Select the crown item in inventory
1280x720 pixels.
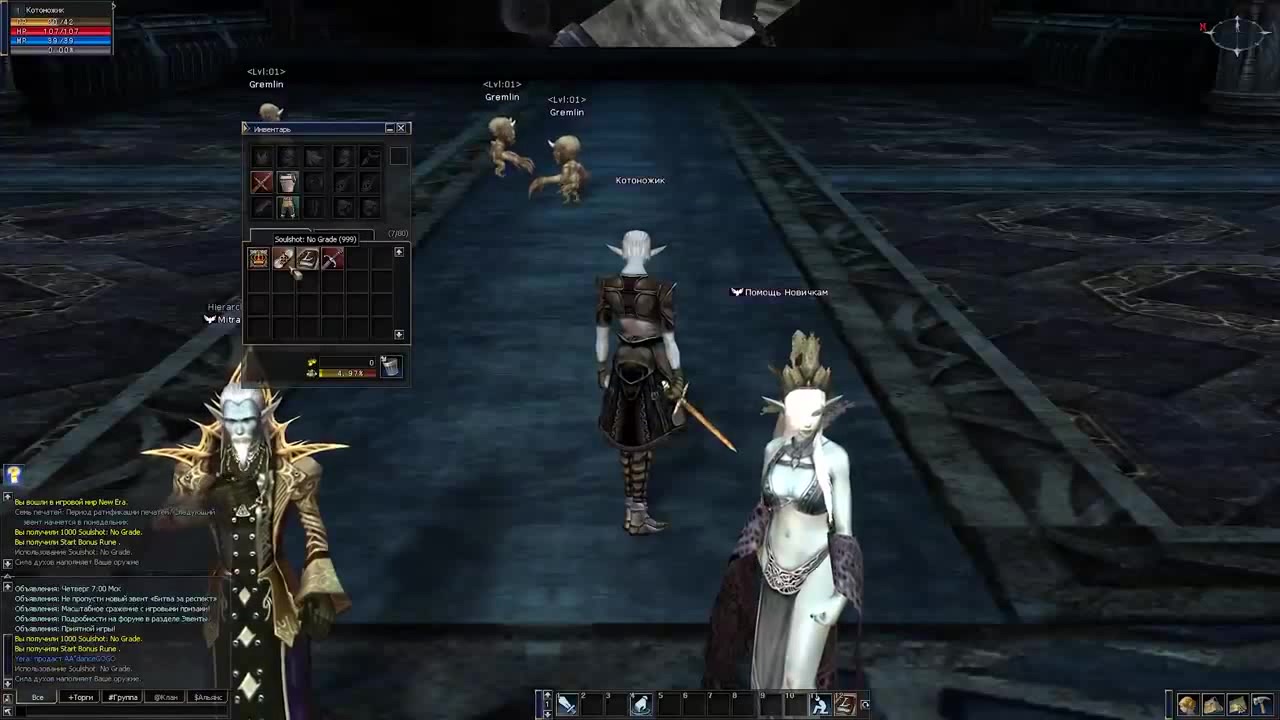pyautogui.click(x=259, y=259)
